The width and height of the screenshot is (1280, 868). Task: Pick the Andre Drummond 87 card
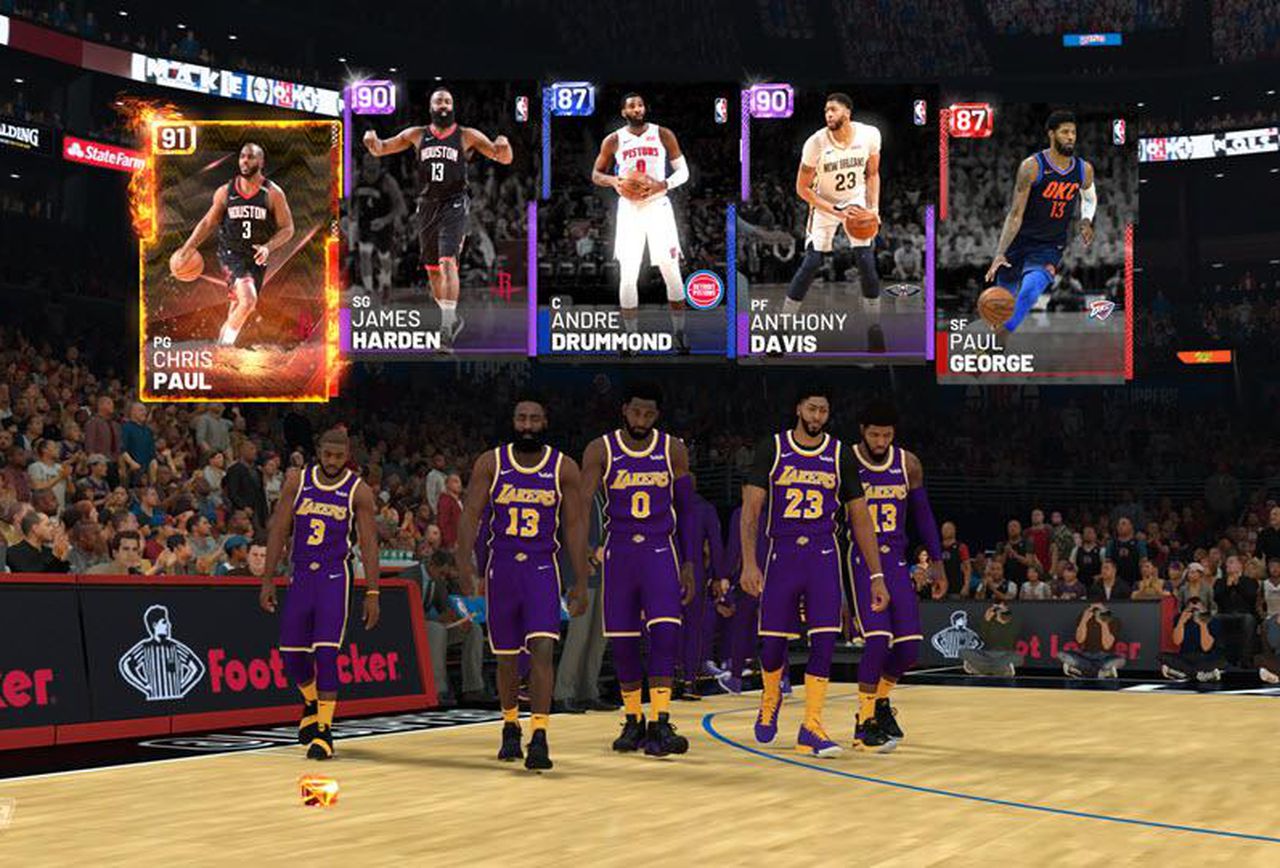[636, 220]
